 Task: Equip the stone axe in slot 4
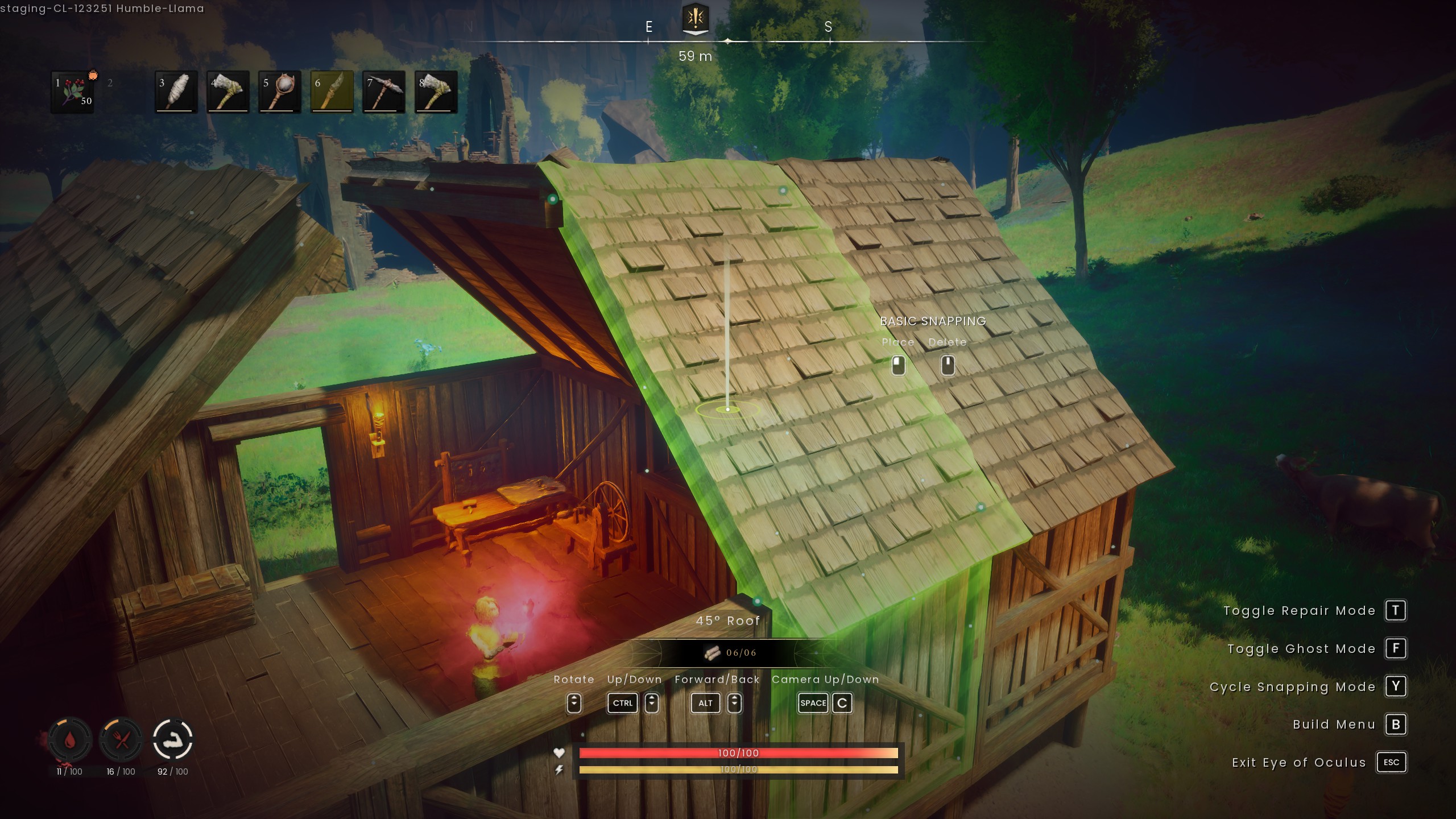(228, 92)
